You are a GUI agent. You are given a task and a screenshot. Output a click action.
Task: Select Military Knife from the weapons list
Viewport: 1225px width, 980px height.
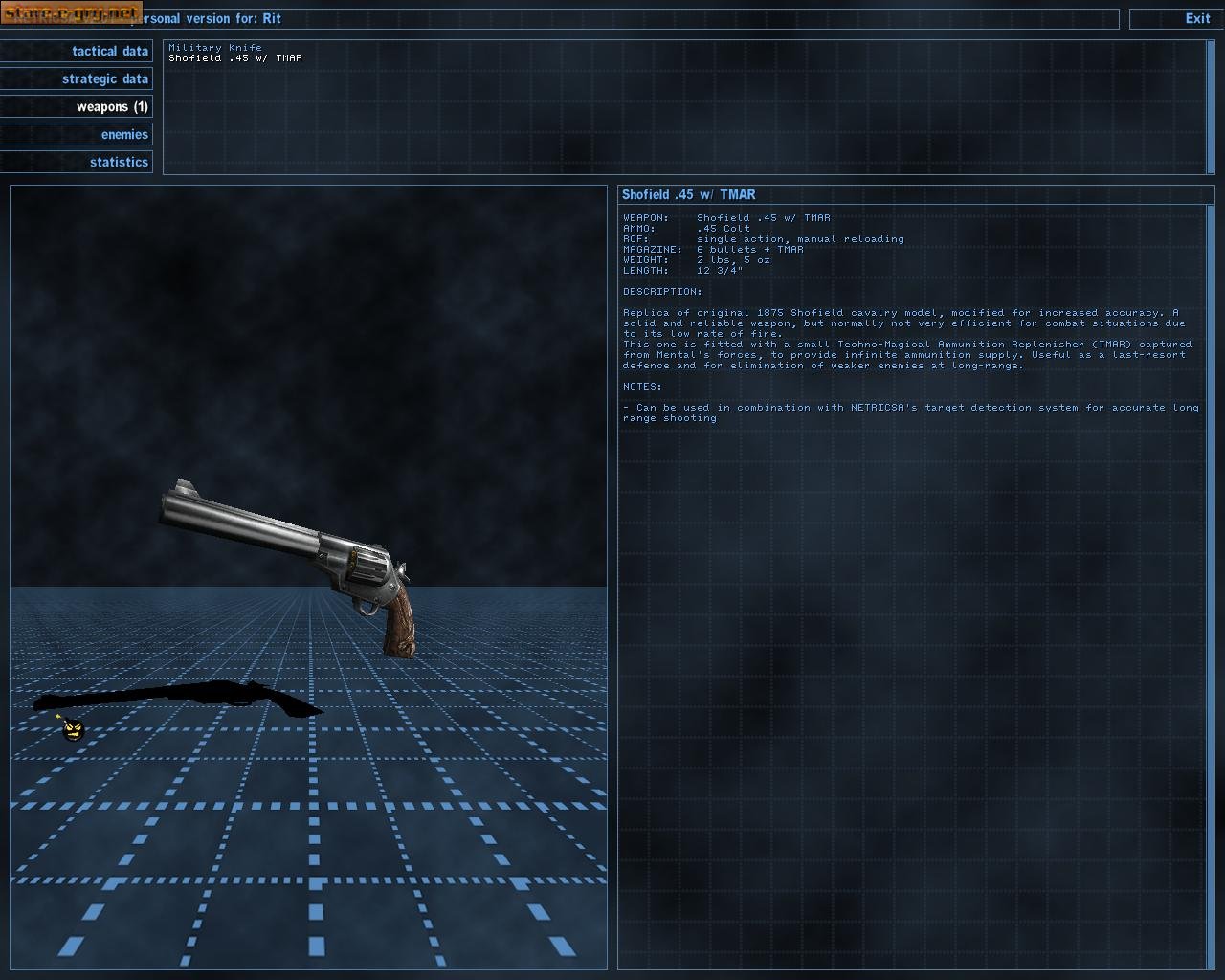pyautogui.click(x=214, y=46)
